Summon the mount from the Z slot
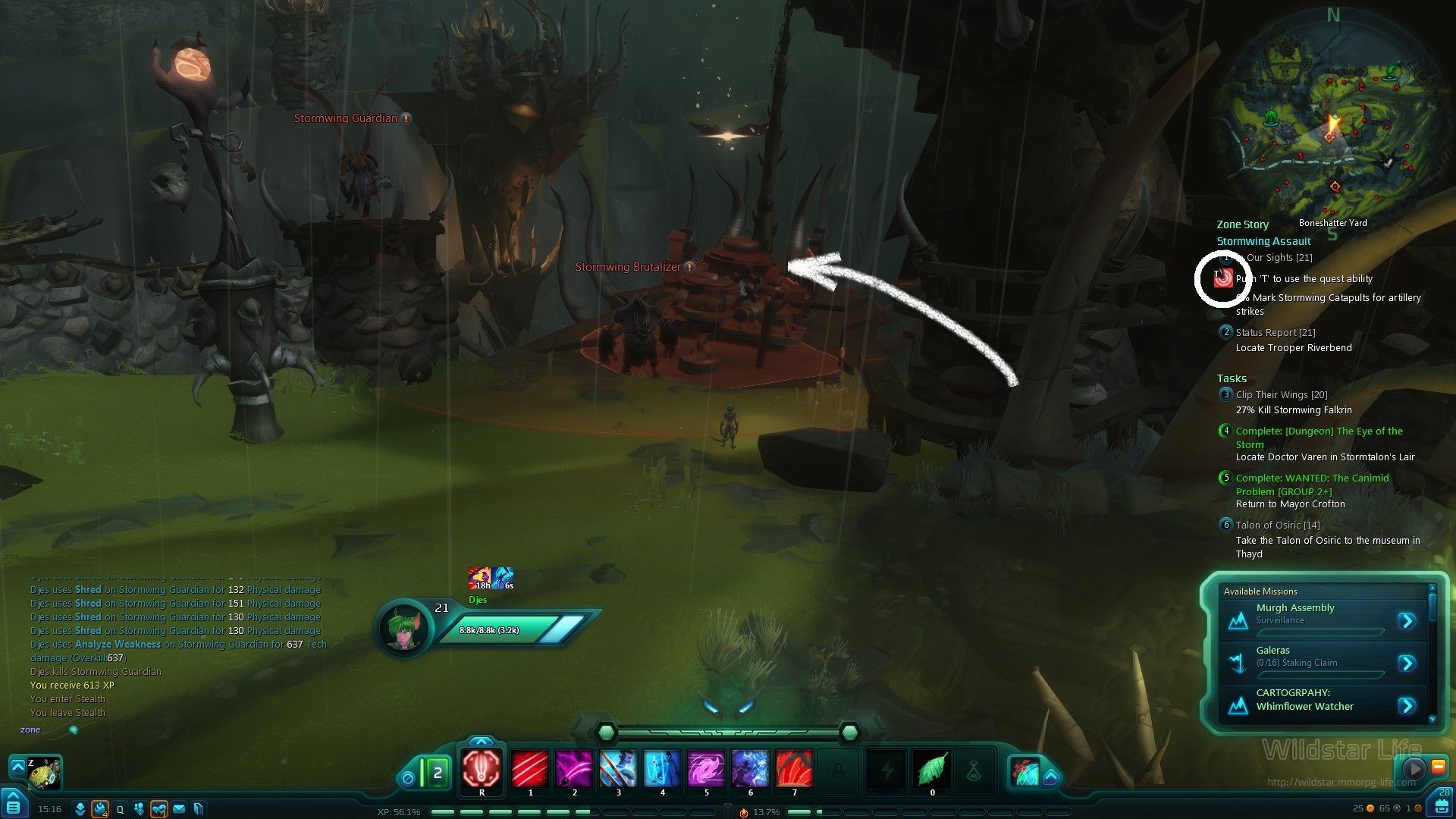The image size is (1456, 819). (x=44, y=772)
